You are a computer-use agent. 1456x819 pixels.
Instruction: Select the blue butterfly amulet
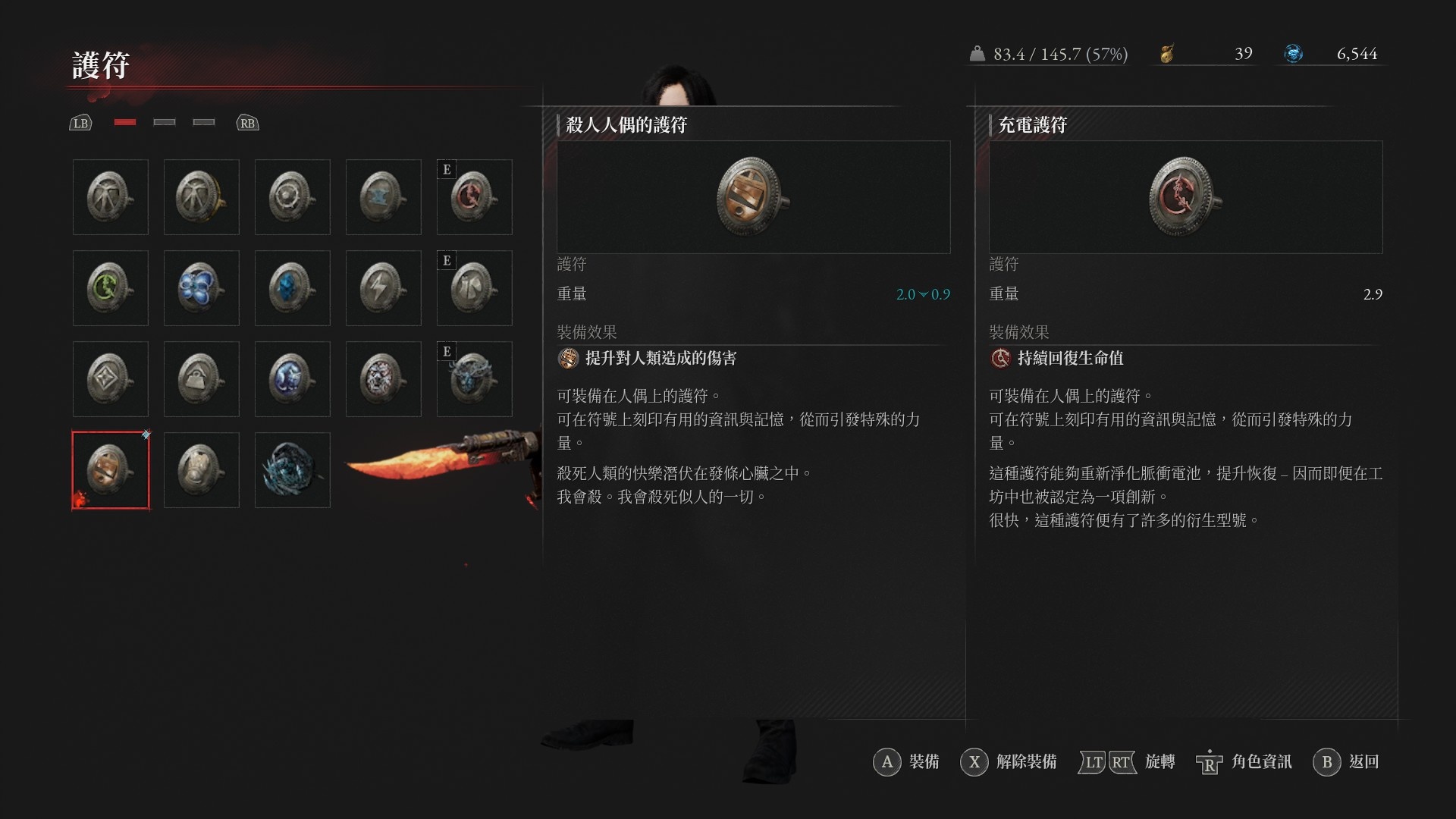(201, 288)
